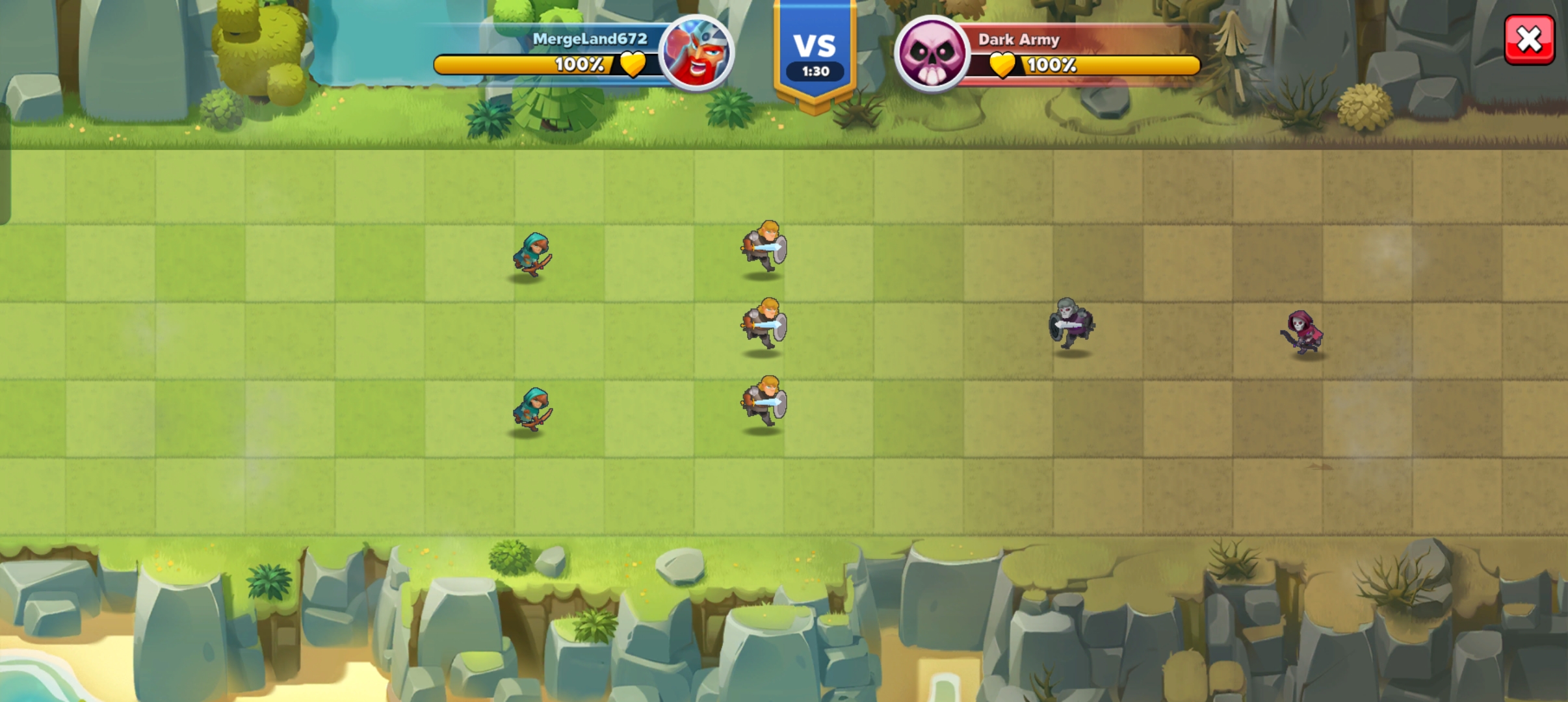
Task: Tap the MergeLand672 player avatar
Action: pyautogui.click(x=696, y=52)
